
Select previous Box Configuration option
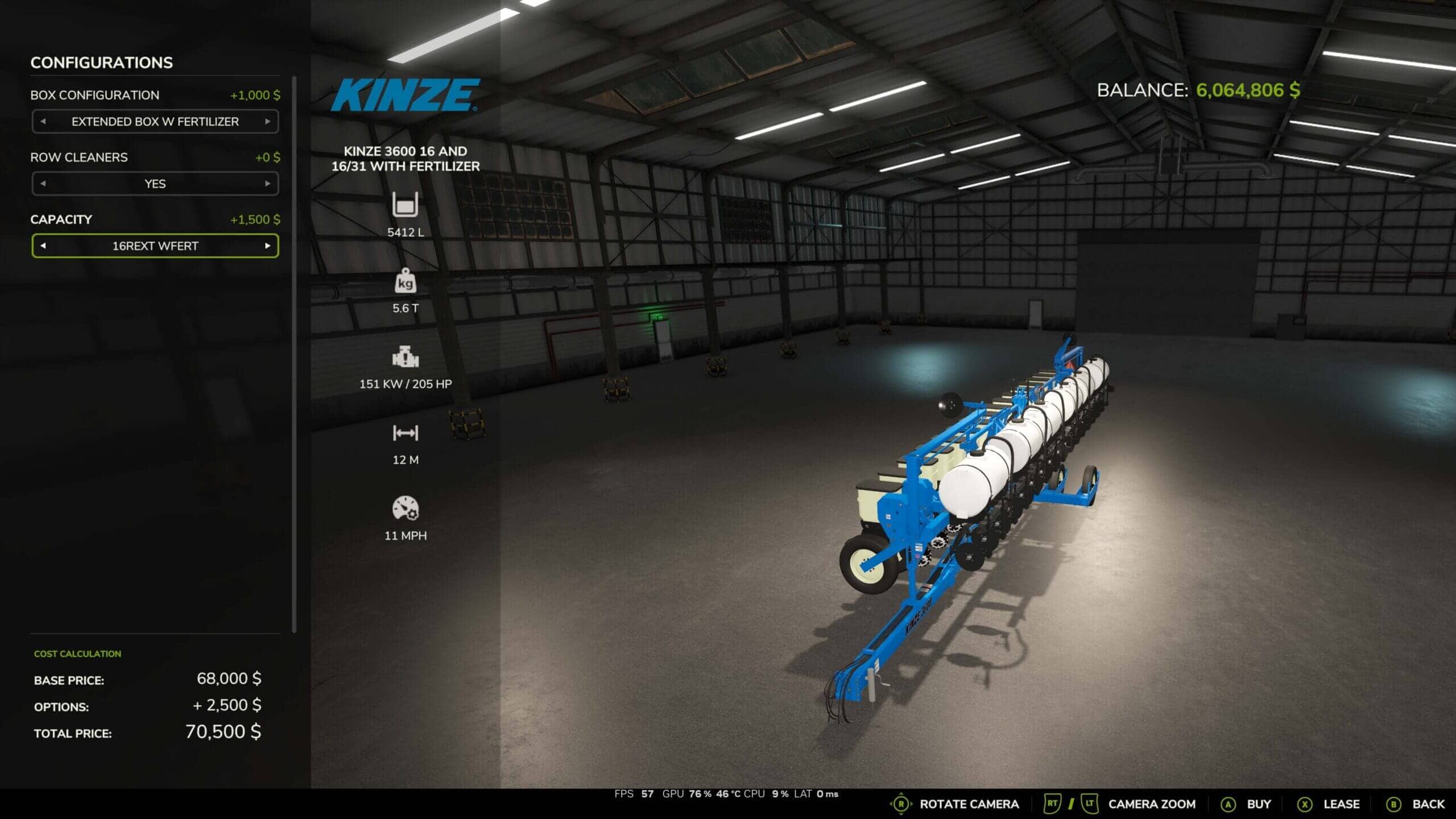43,122
